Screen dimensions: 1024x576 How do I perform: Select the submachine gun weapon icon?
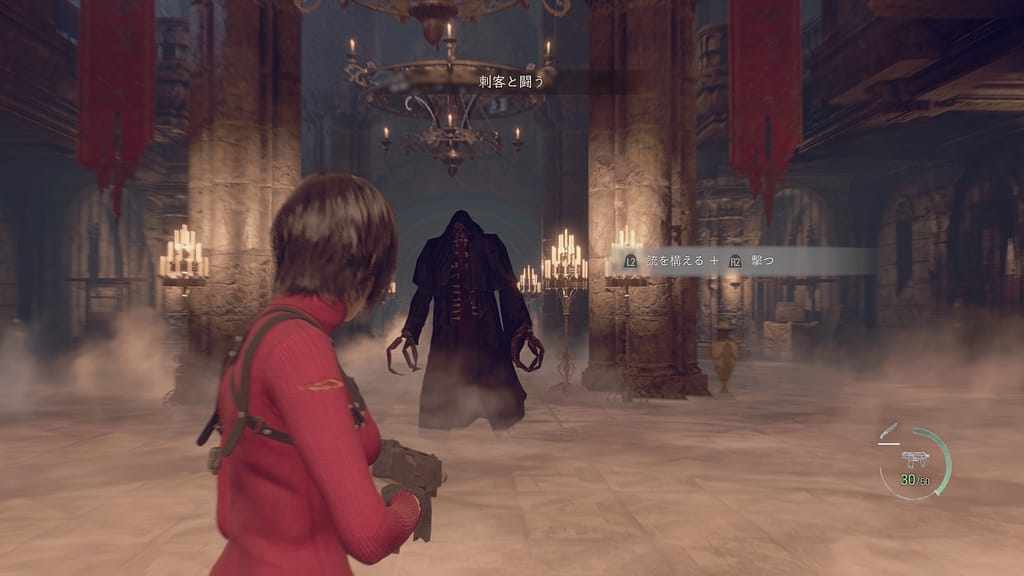[914, 460]
